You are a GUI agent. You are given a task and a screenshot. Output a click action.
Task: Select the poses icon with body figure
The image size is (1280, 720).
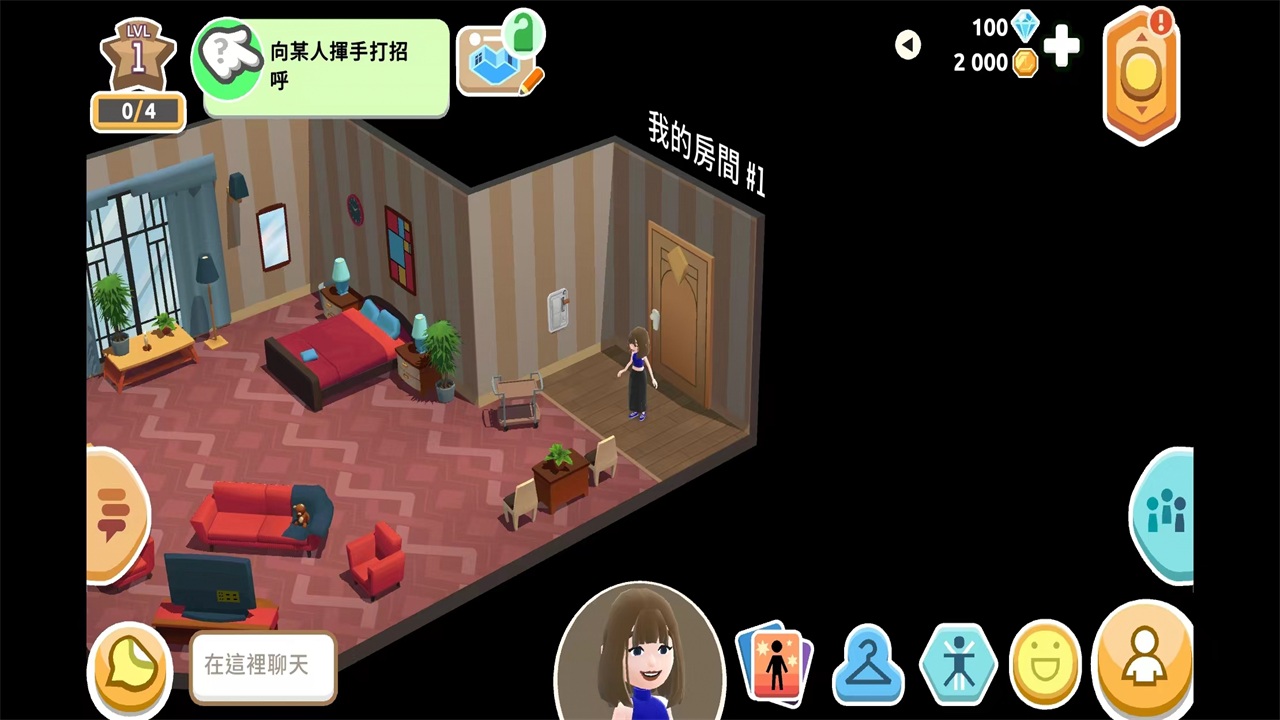coord(957,662)
